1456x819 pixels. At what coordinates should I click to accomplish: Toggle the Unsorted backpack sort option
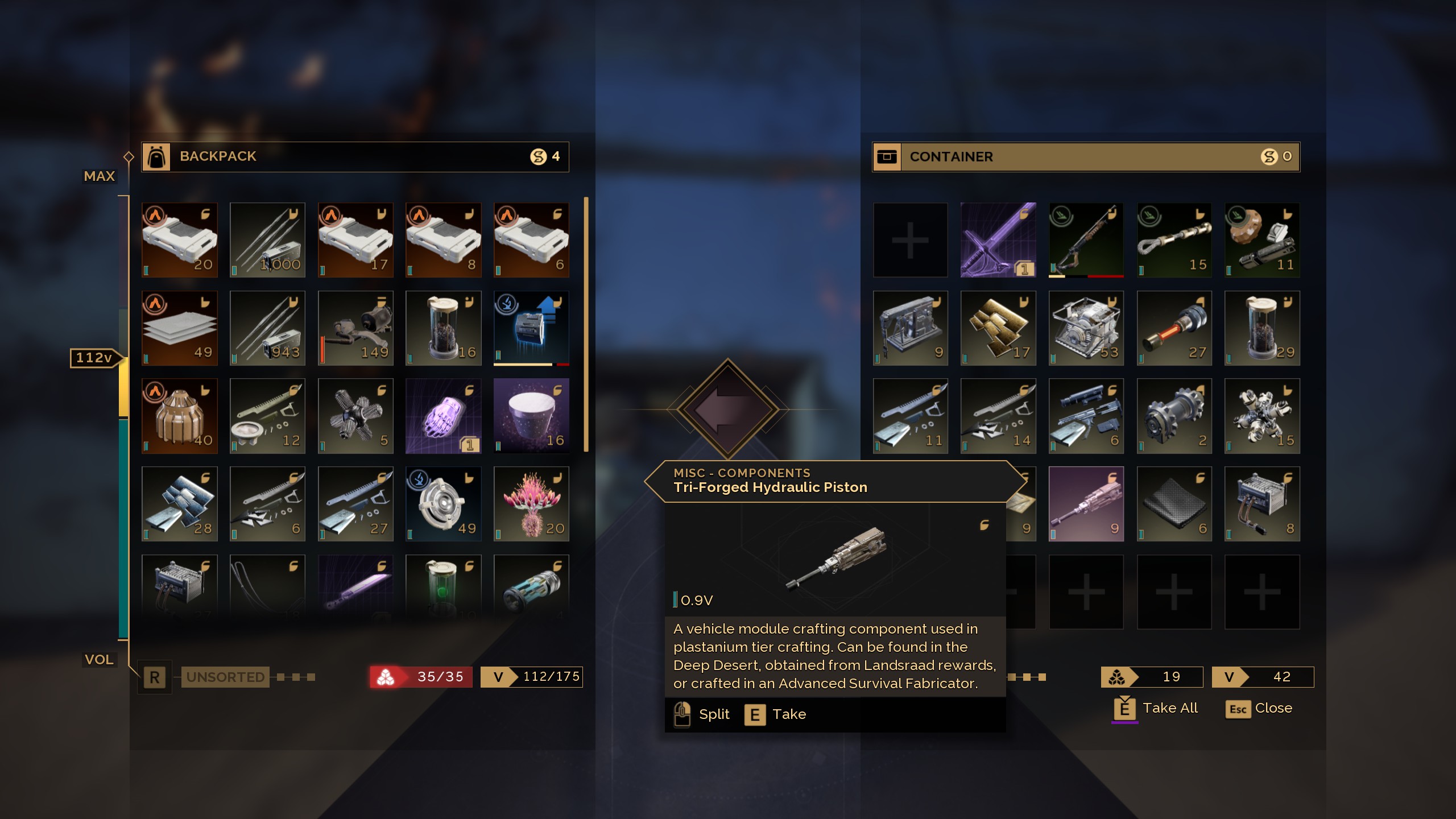tap(225, 677)
